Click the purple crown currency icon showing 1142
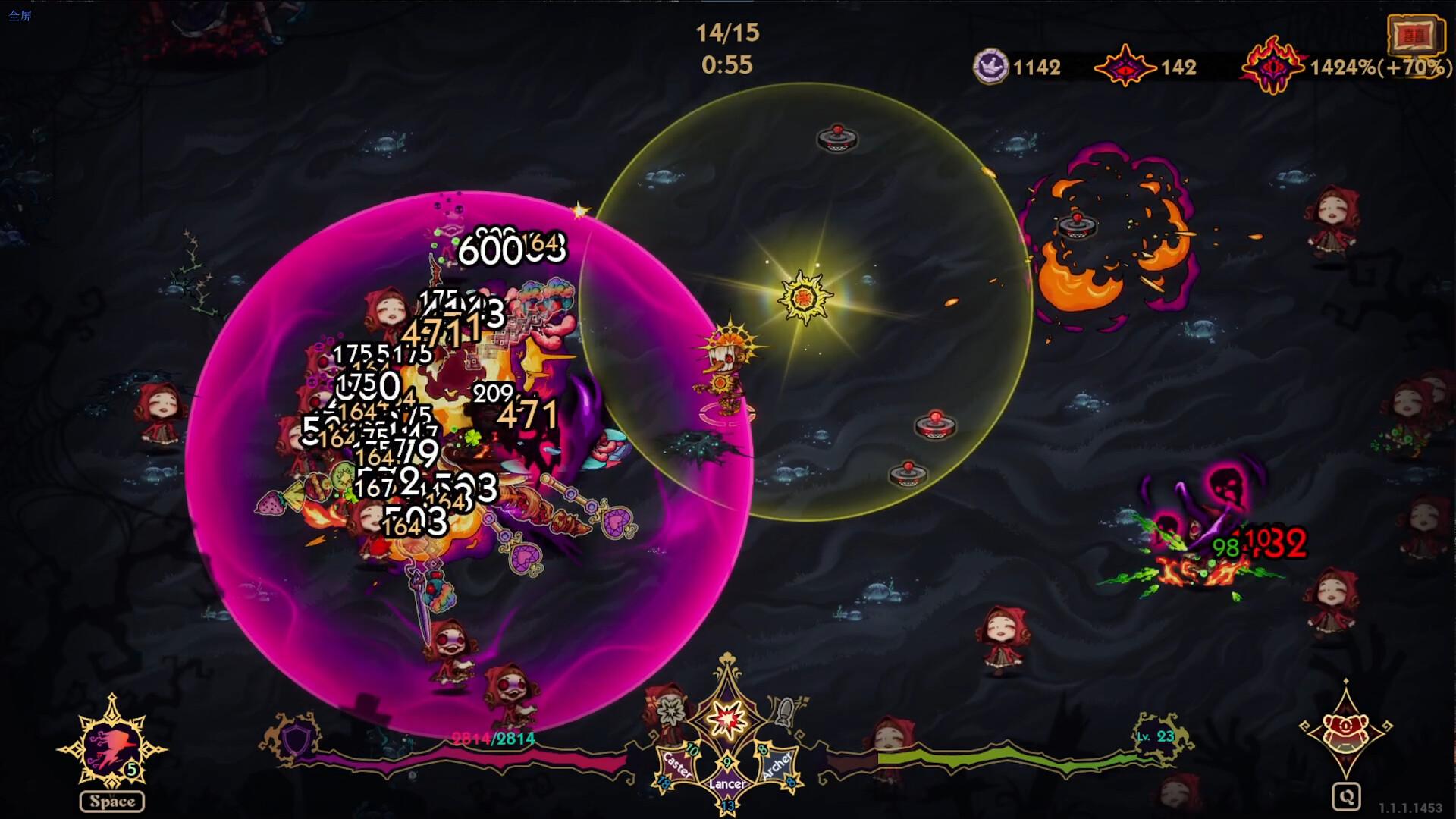The height and width of the screenshot is (819, 1456). click(990, 67)
